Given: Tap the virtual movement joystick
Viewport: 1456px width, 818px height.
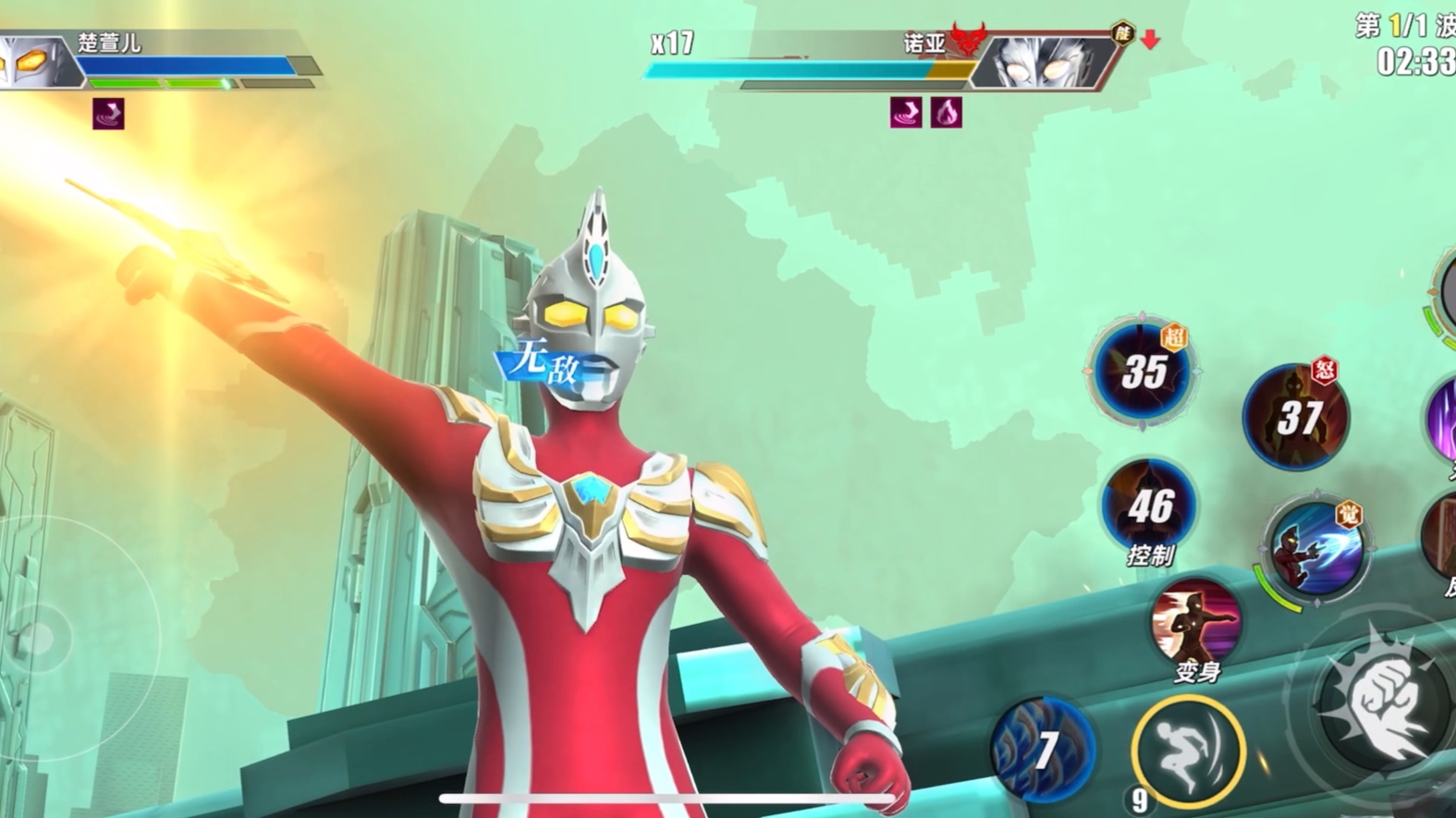Looking at the screenshot, I should pyautogui.click(x=39, y=638).
